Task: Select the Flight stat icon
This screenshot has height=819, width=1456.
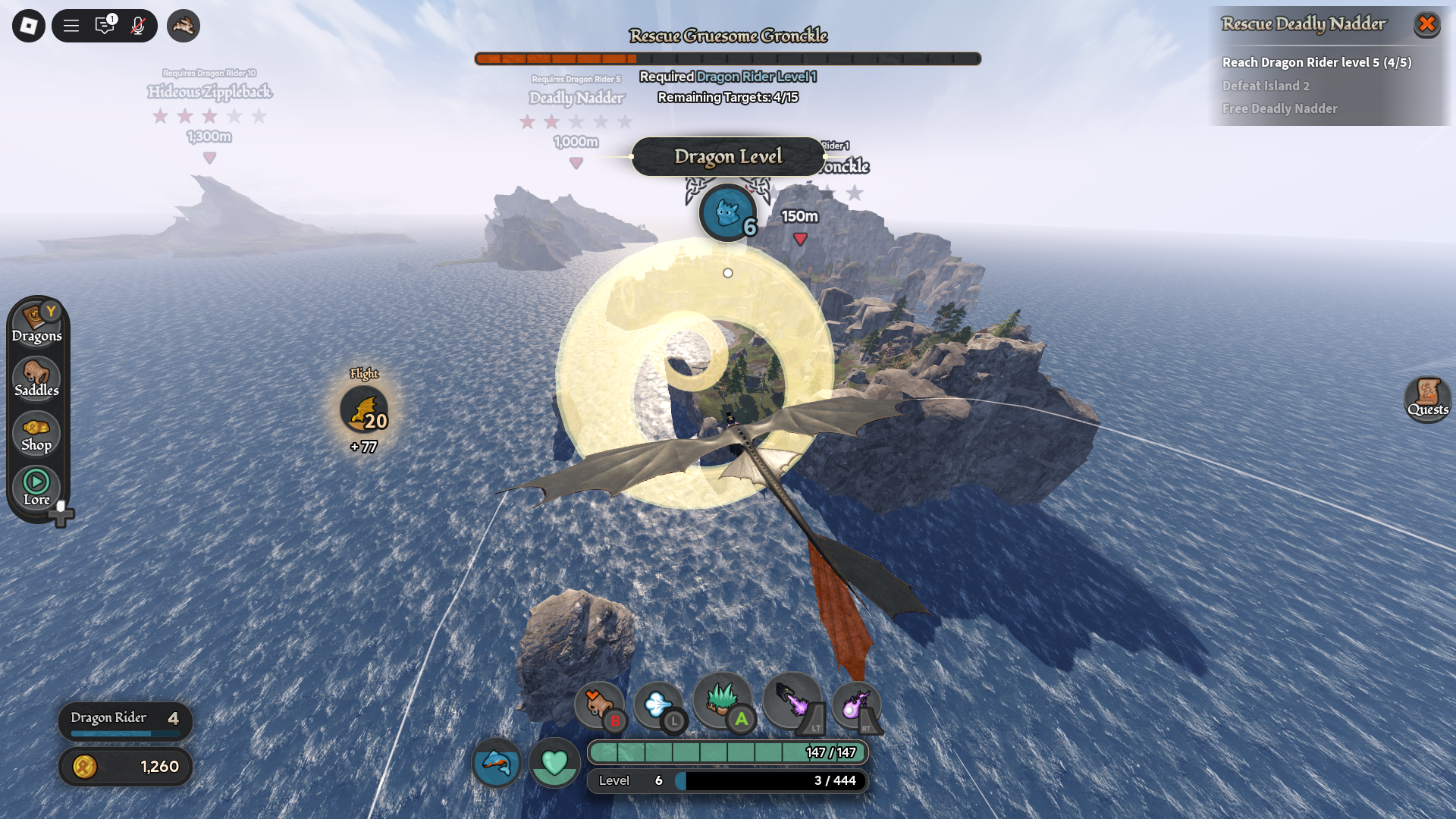Action: (364, 409)
